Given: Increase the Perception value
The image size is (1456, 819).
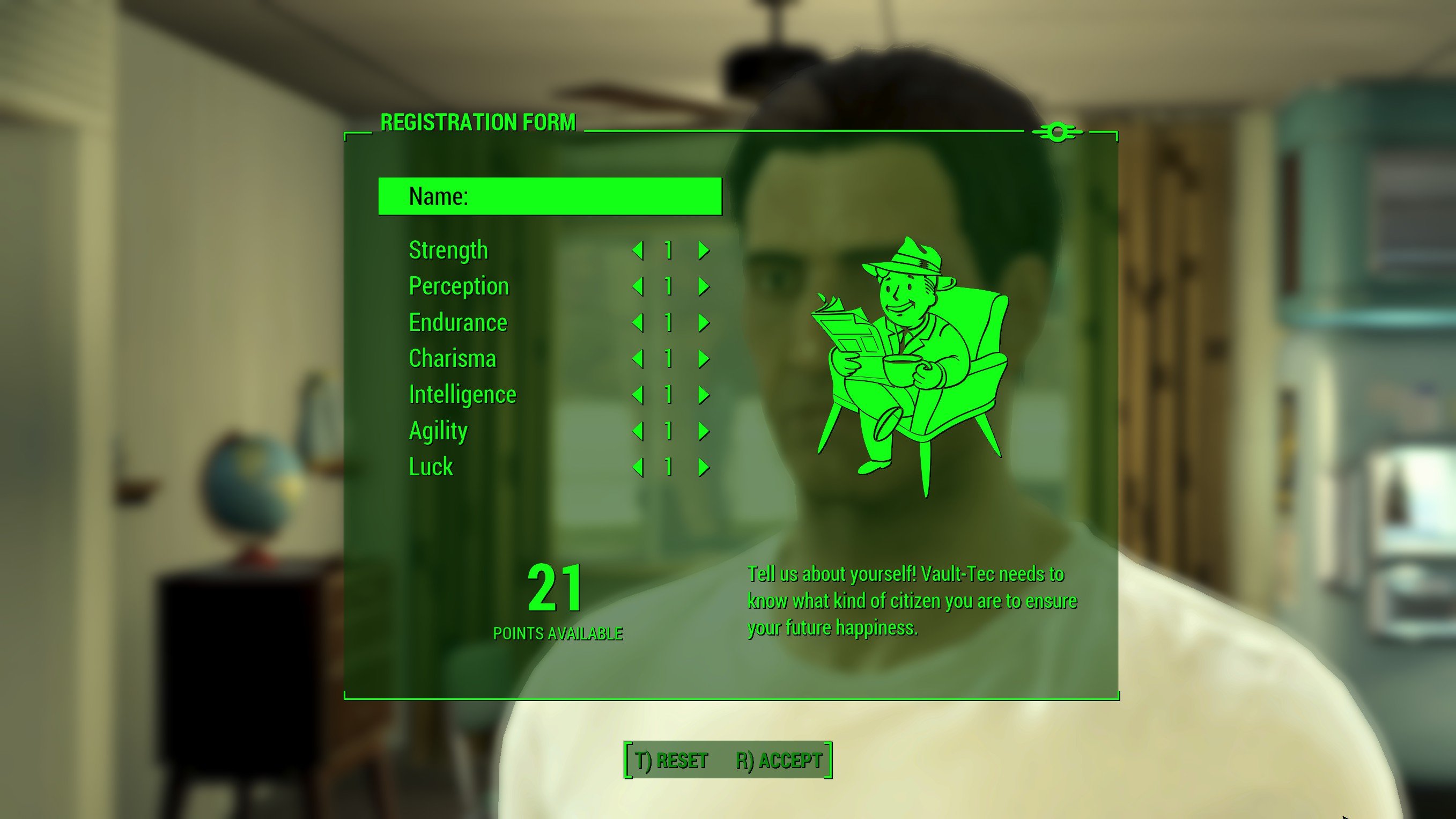Looking at the screenshot, I should click(703, 286).
